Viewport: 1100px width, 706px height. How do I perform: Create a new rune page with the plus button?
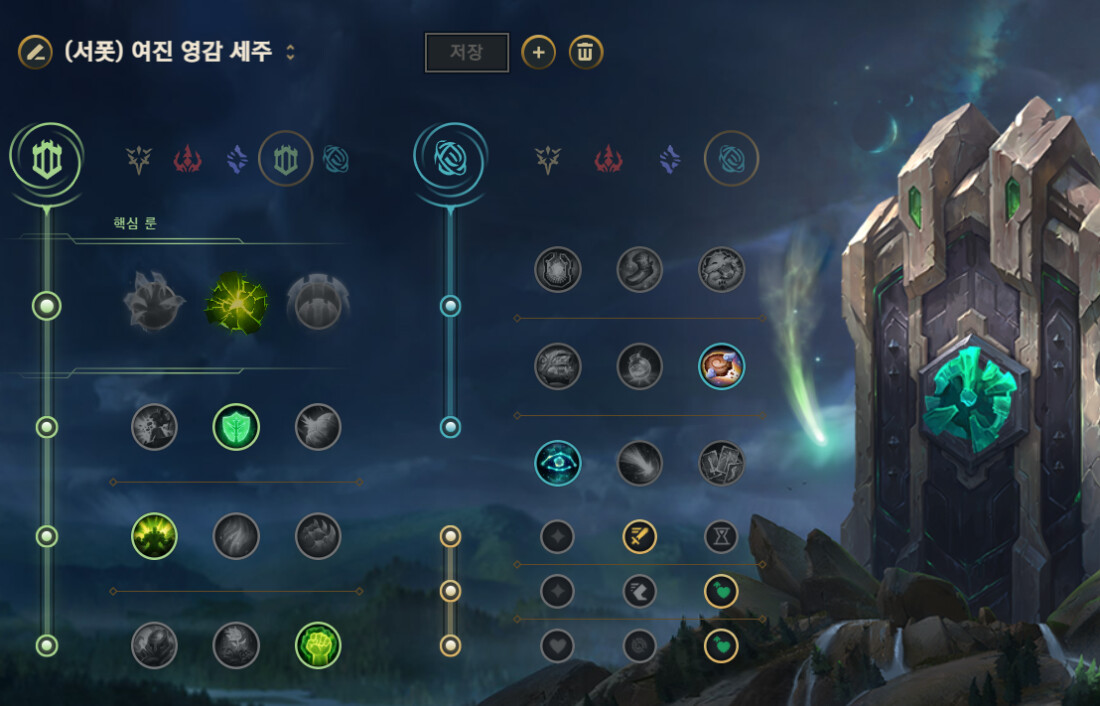(538, 53)
